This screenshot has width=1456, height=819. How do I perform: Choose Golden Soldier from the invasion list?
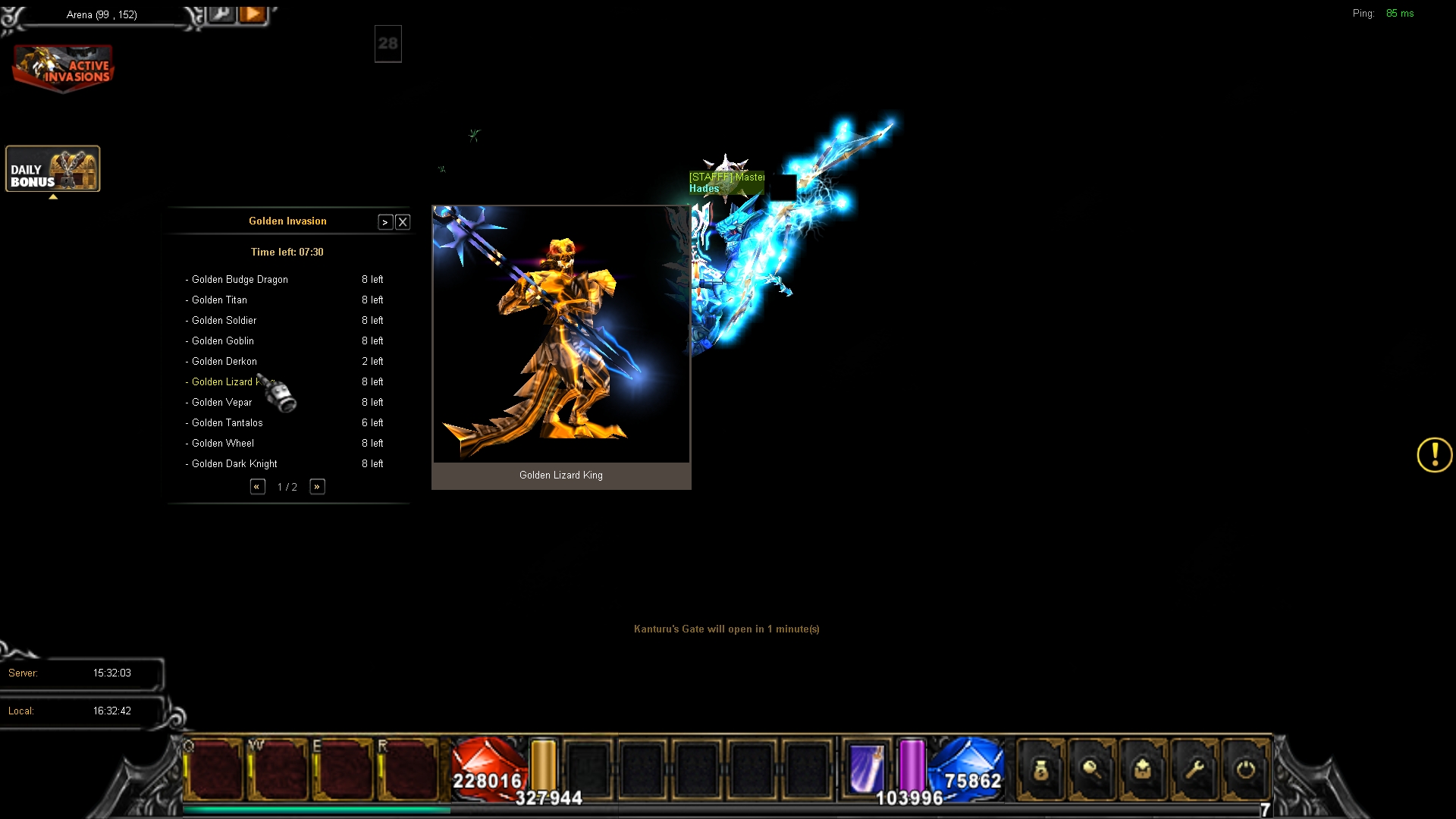(x=224, y=321)
